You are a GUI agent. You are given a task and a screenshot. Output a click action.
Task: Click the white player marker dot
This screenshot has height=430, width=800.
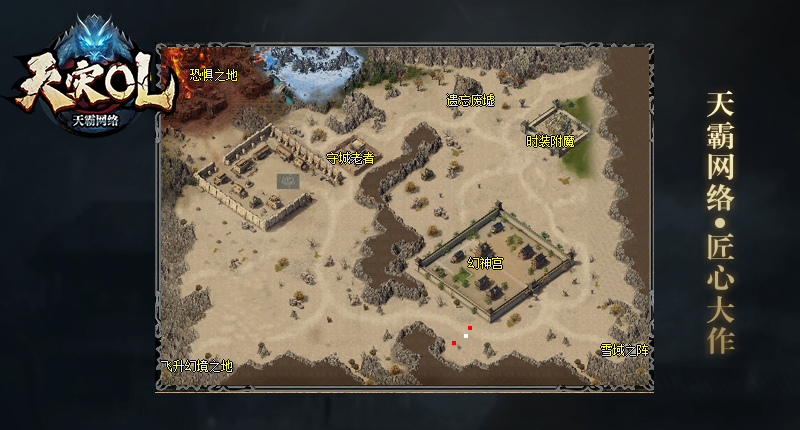466,336
